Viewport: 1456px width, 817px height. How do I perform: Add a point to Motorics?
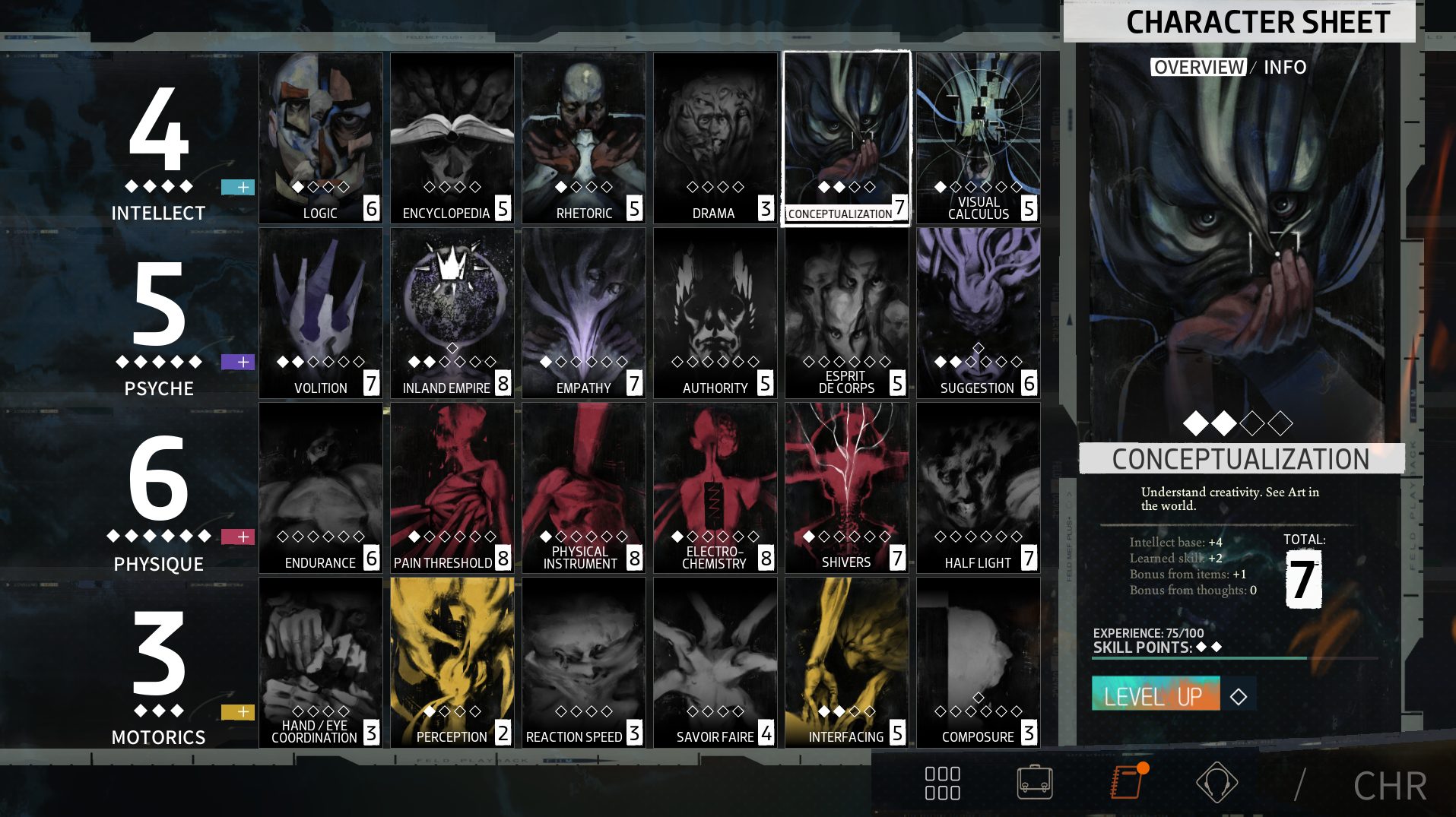coord(238,712)
